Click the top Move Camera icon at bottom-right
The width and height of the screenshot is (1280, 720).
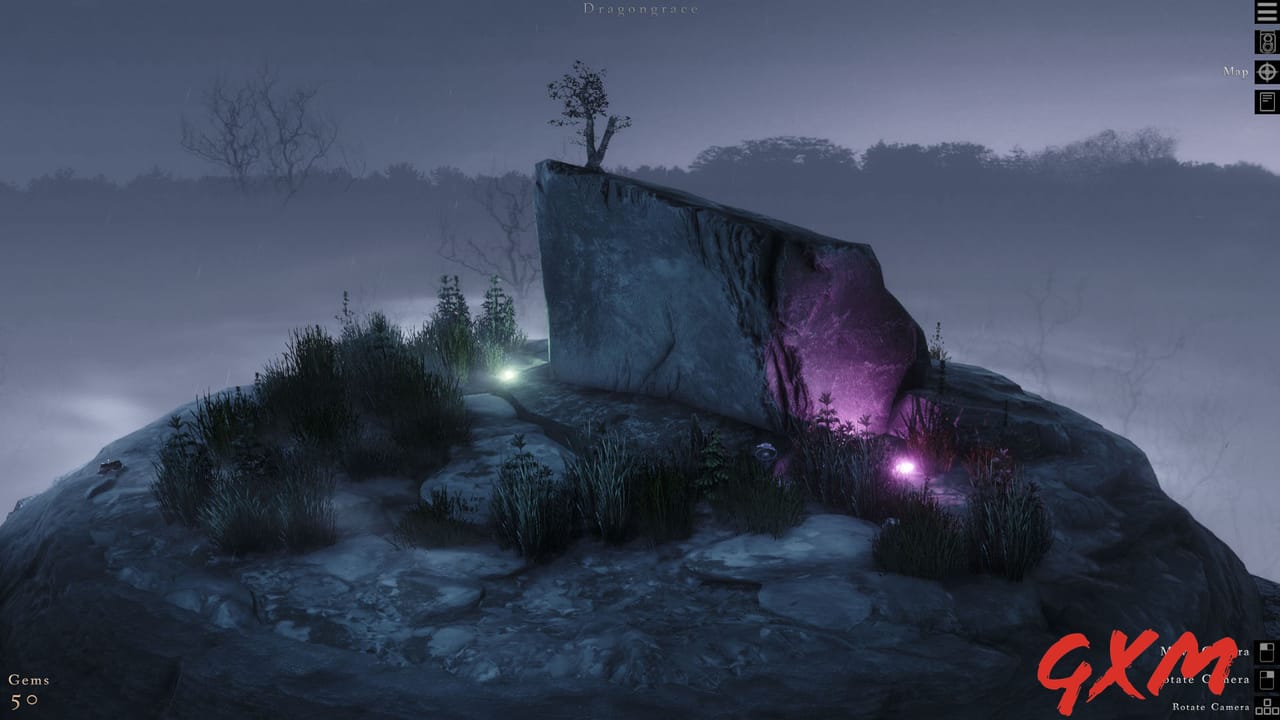point(1267,653)
